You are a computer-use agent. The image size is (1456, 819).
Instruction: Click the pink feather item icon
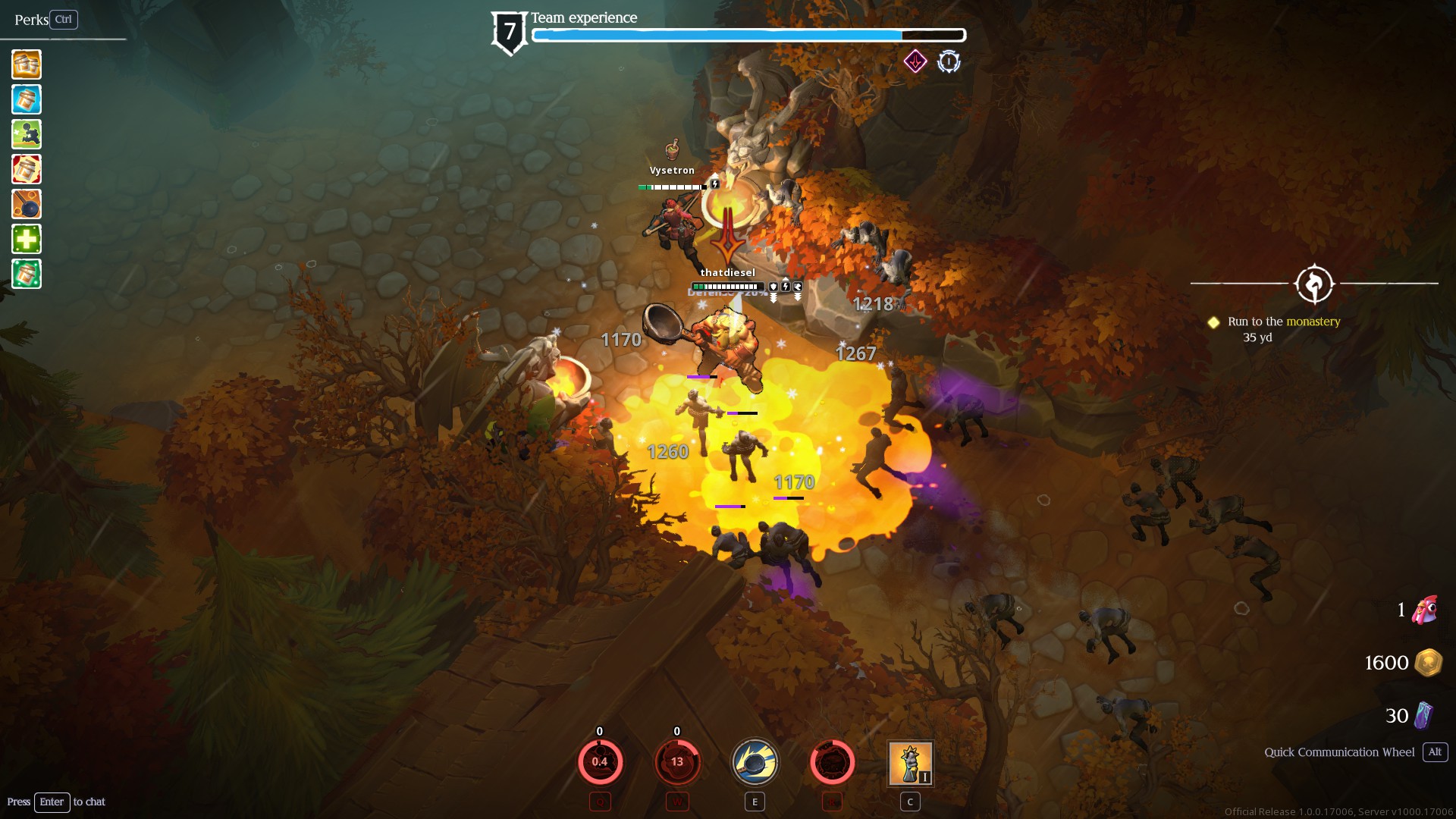click(1424, 610)
